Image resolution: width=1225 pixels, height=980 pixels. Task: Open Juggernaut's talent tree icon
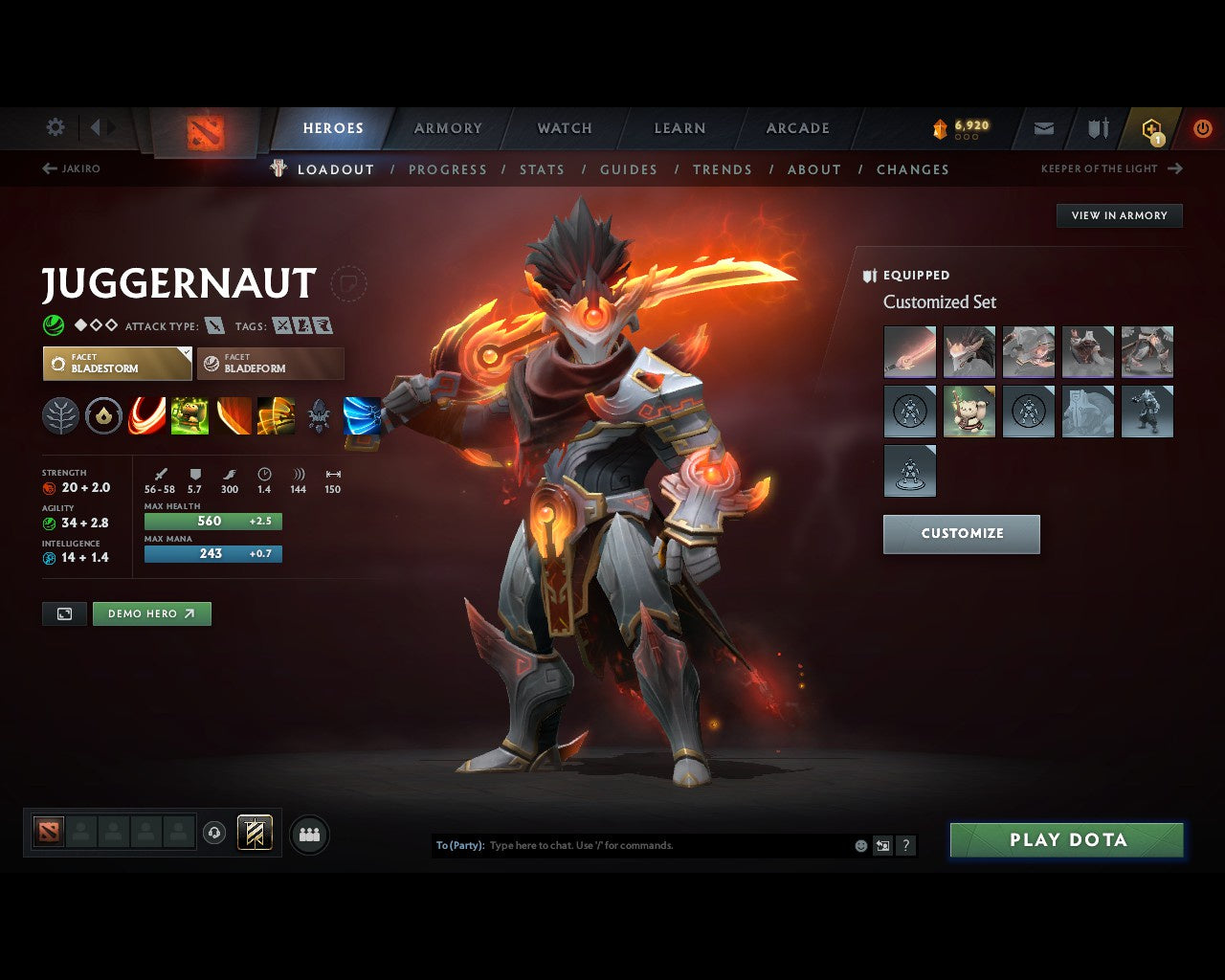click(x=60, y=414)
